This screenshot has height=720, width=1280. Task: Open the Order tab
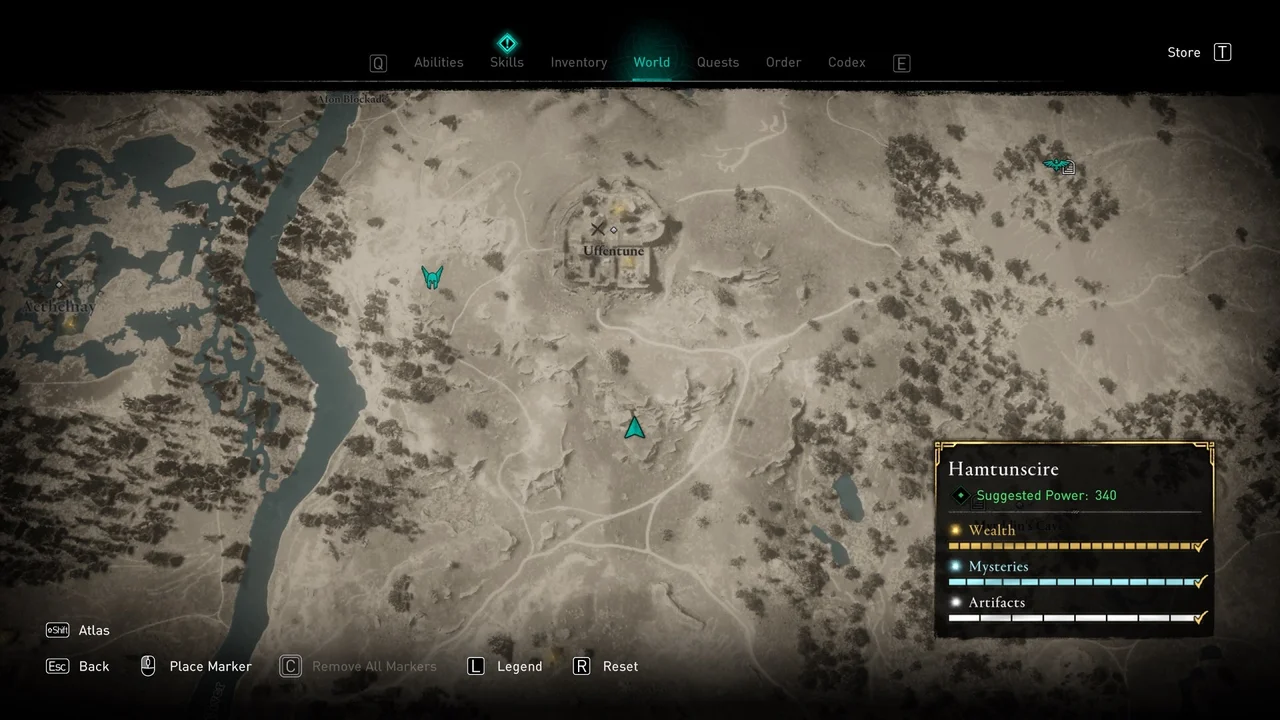pyautogui.click(x=783, y=62)
